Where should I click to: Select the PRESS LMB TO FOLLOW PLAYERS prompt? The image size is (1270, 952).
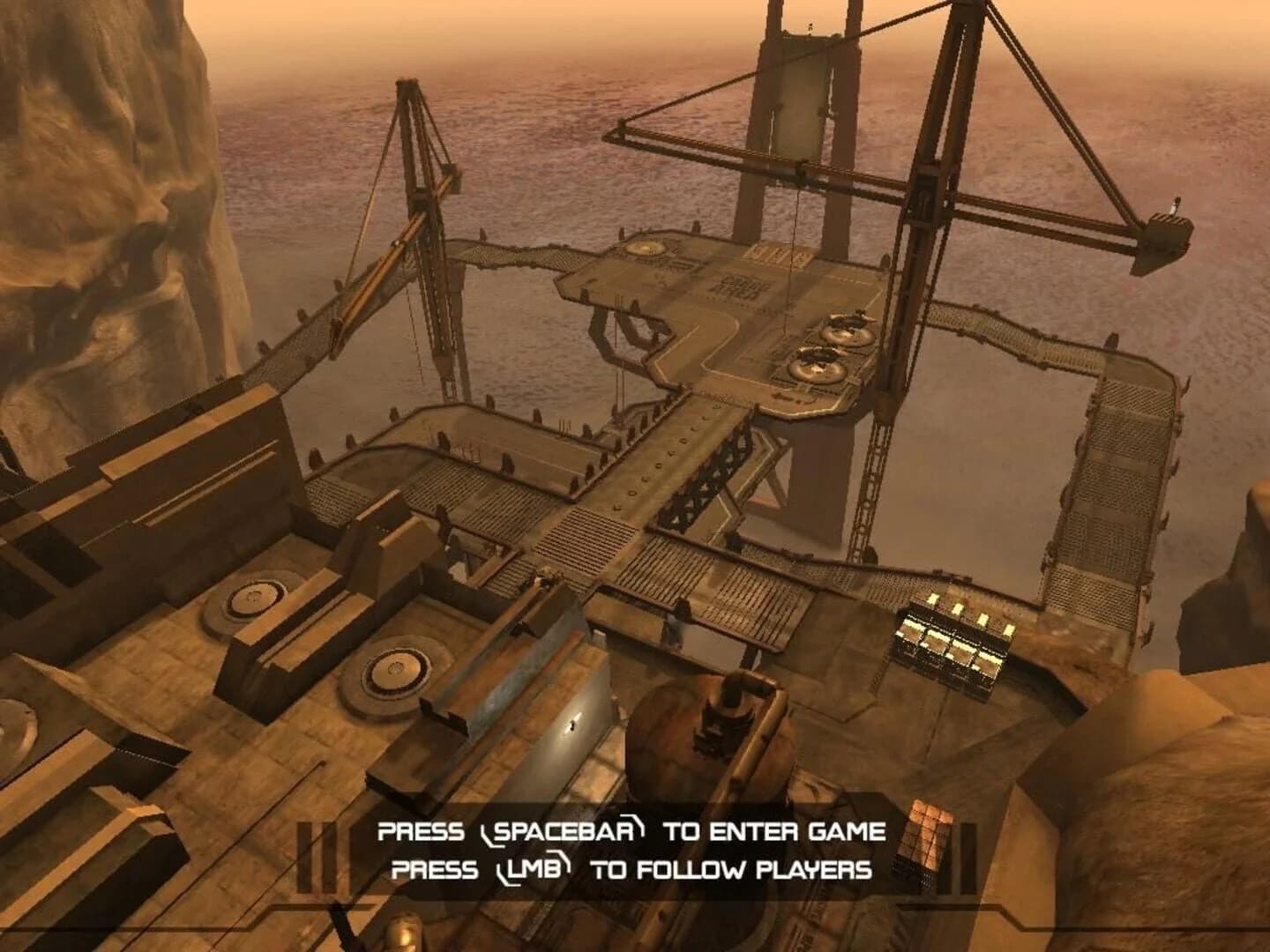pyautogui.click(x=631, y=868)
